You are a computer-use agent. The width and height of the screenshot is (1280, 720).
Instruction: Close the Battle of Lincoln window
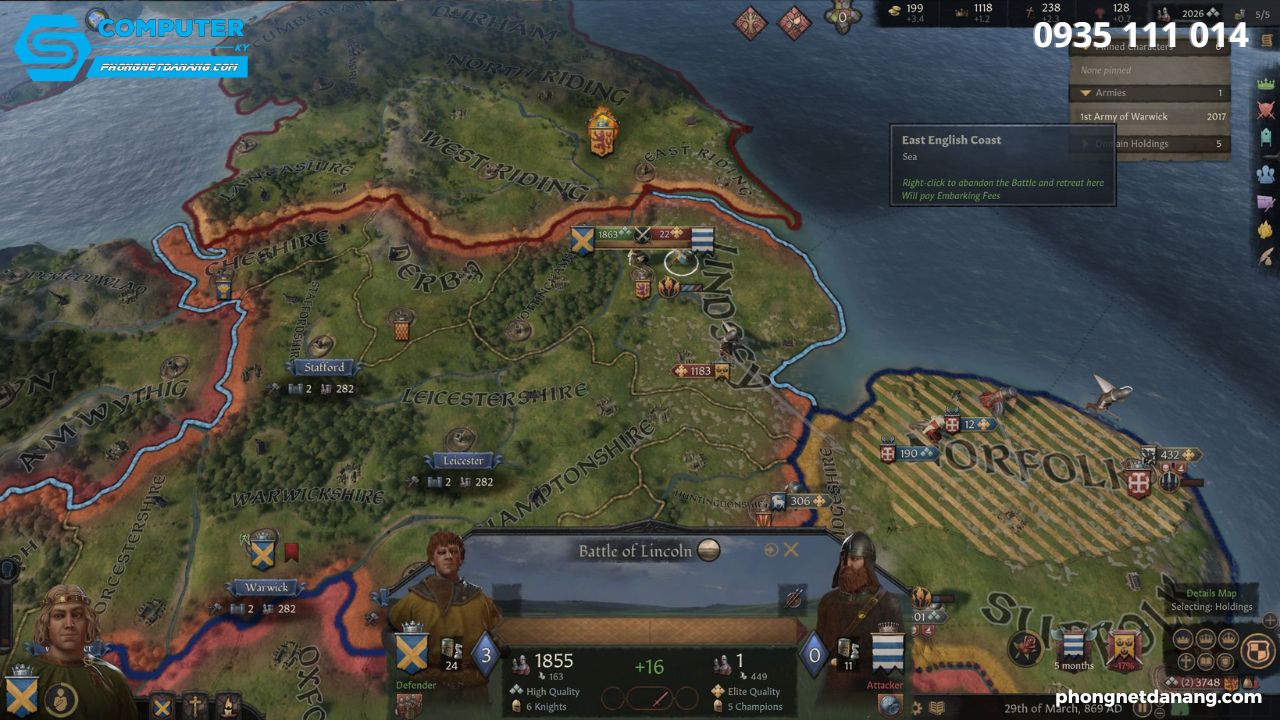pyautogui.click(x=791, y=550)
